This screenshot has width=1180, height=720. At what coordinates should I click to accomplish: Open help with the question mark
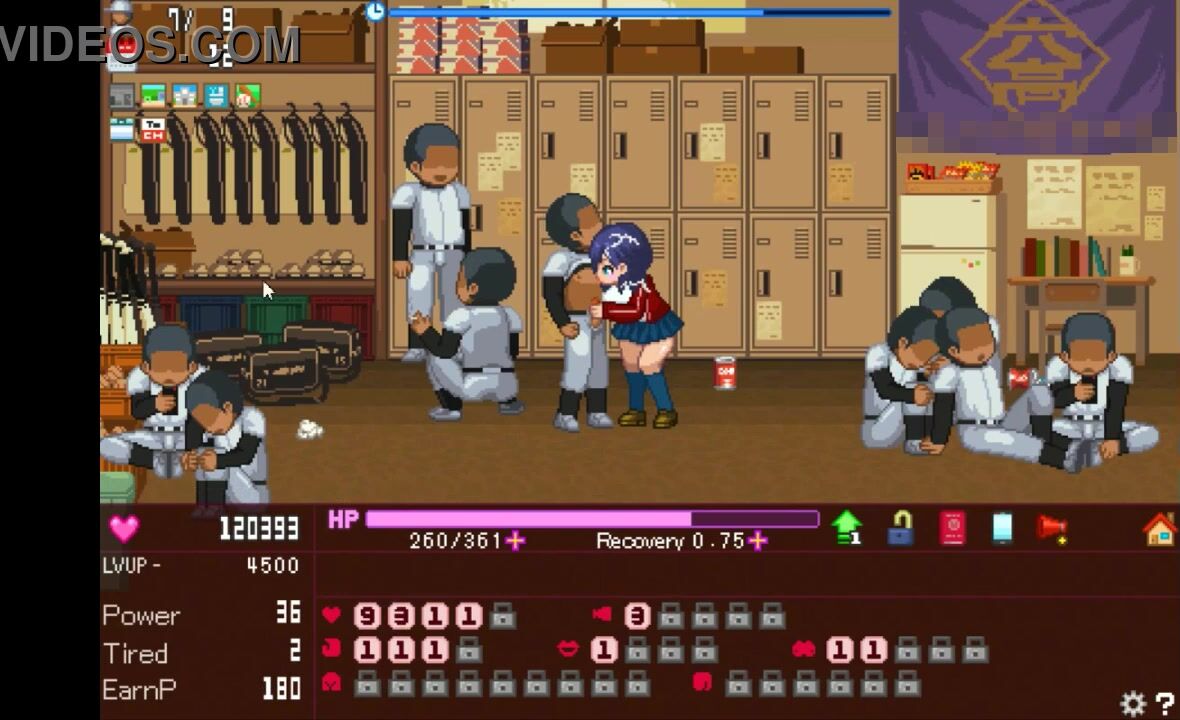click(1164, 704)
